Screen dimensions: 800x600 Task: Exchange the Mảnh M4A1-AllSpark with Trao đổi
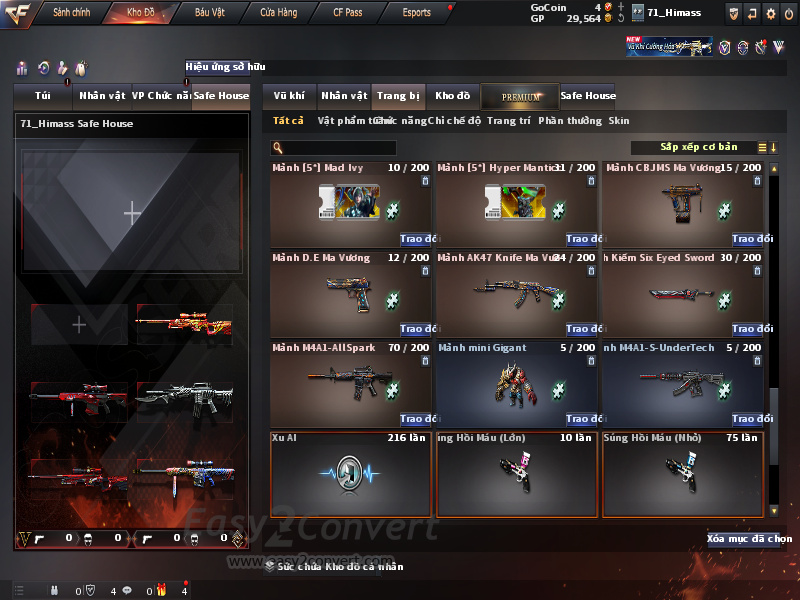tap(415, 419)
